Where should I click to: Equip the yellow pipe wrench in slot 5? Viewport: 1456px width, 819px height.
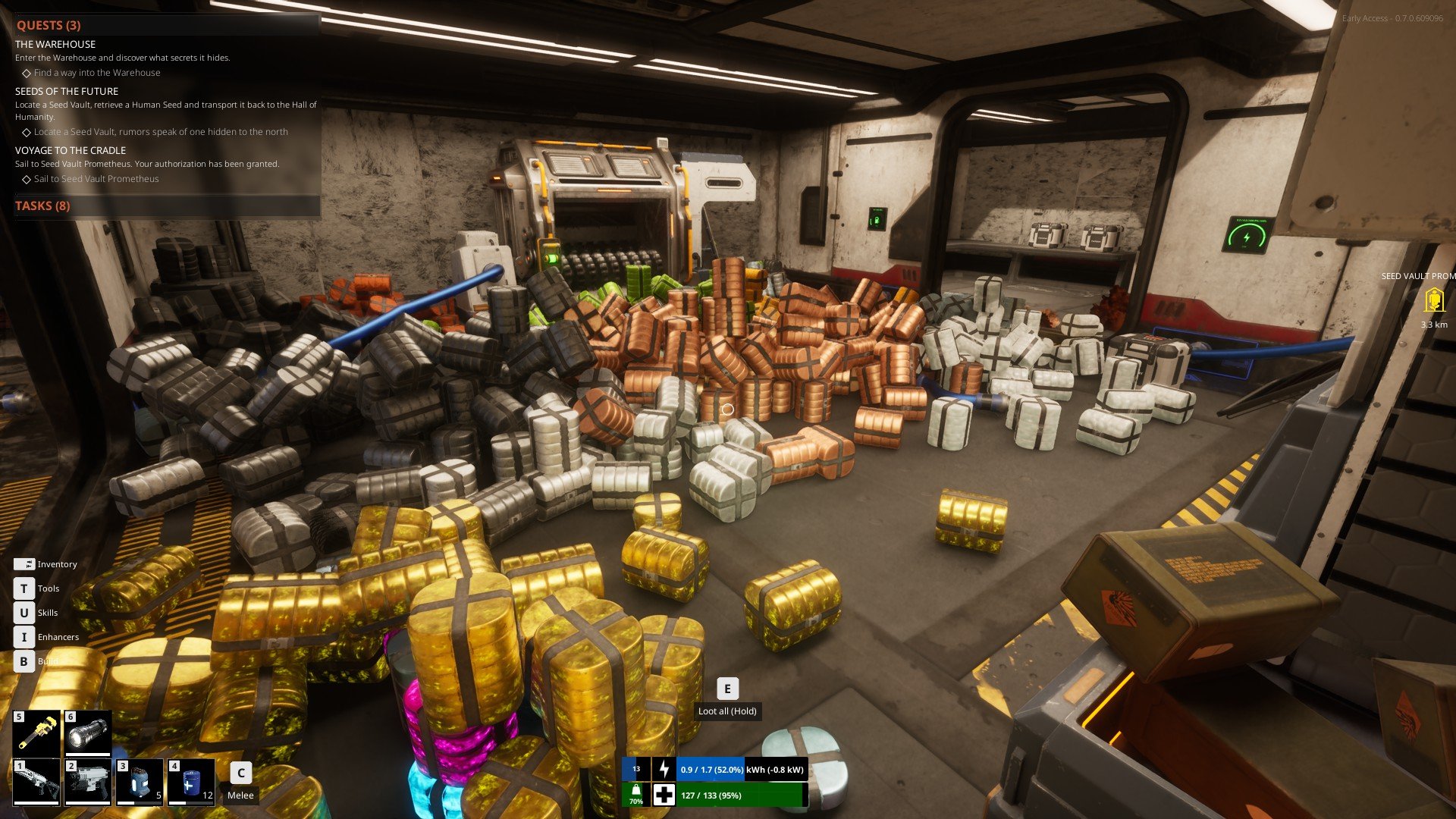point(36,733)
